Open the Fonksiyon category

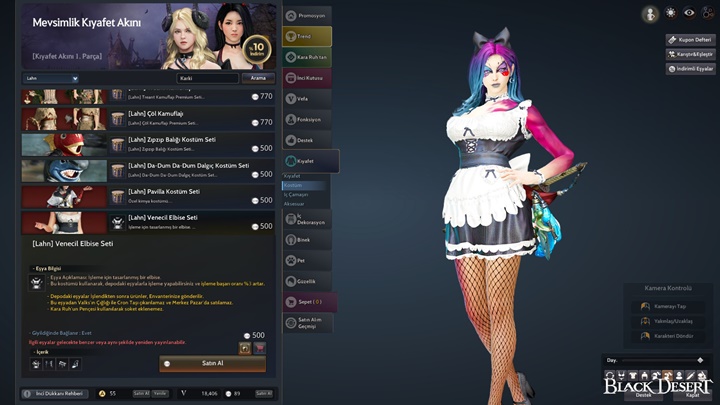310,119
